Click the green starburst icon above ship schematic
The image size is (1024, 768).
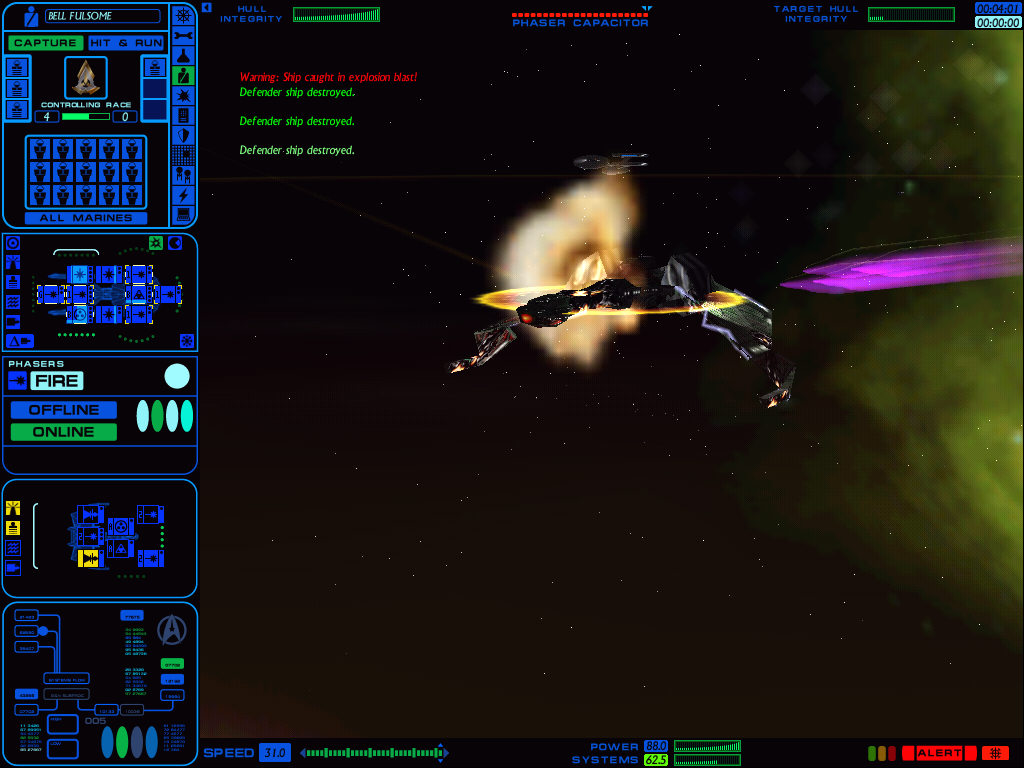[156, 243]
